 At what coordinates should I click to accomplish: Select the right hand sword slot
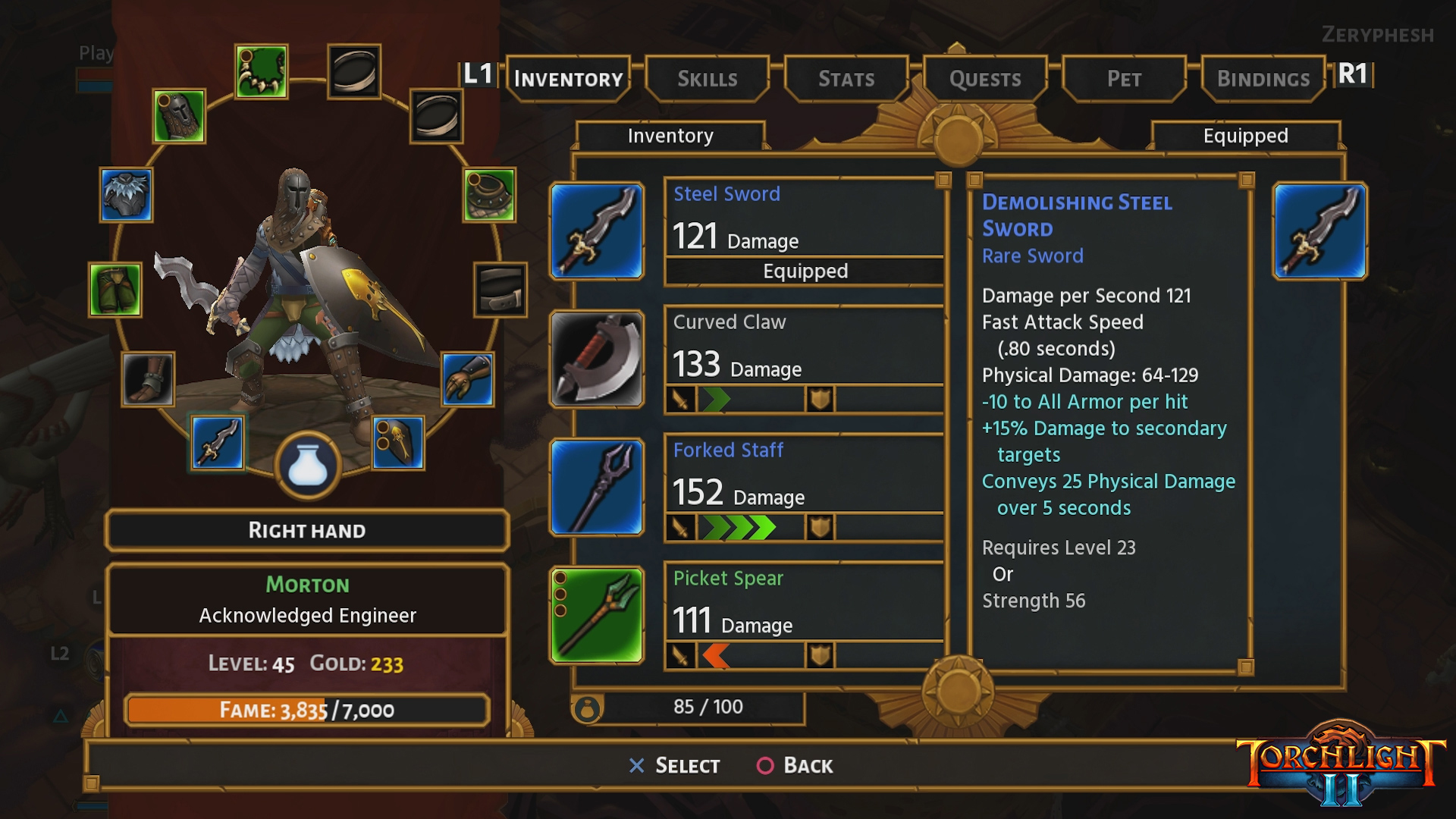pos(218,443)
